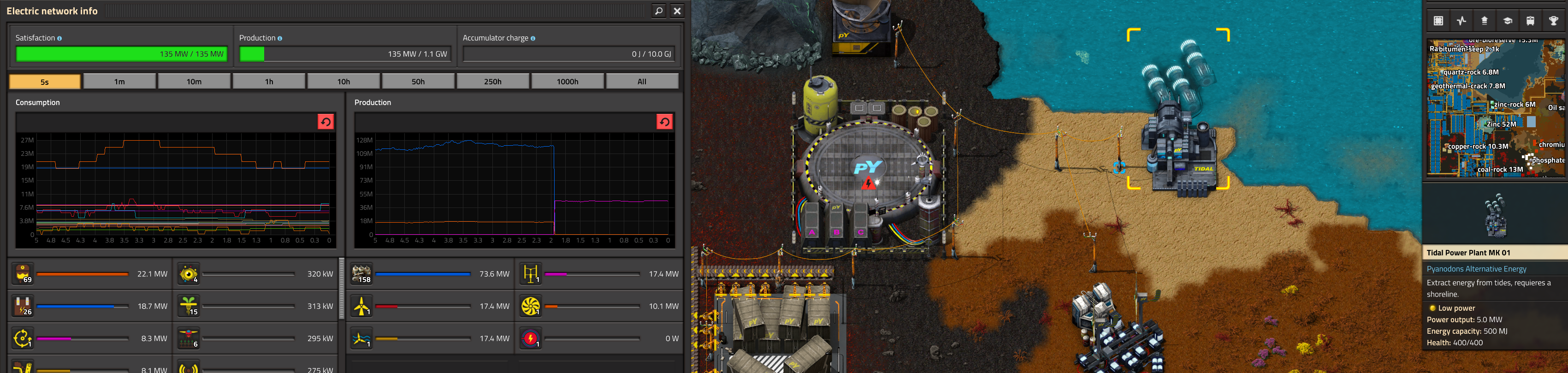Switch graph to the 10h range

(343, 82)
